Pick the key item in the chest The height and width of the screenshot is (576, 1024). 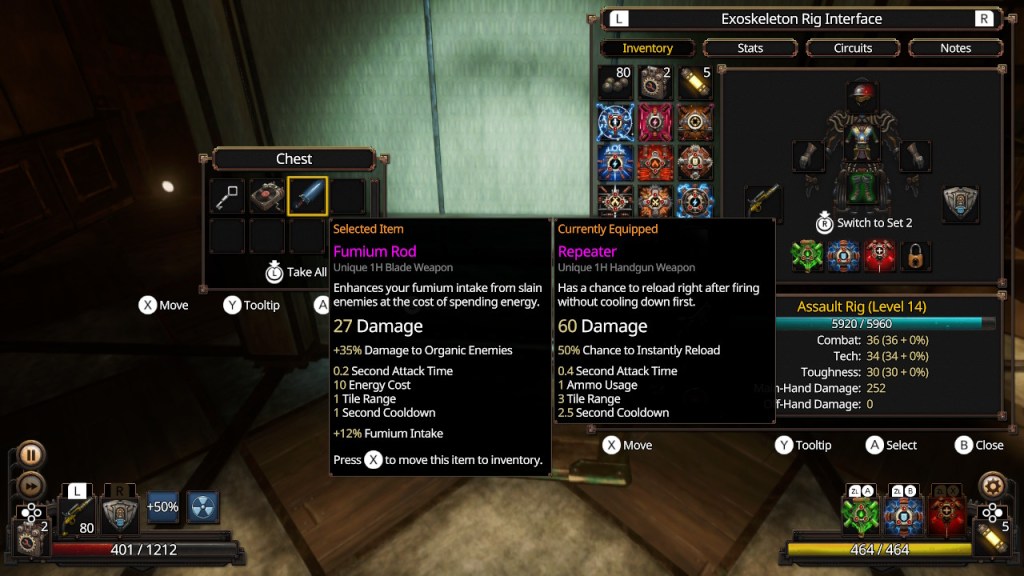pyautogui.click(x=228, y=196)
